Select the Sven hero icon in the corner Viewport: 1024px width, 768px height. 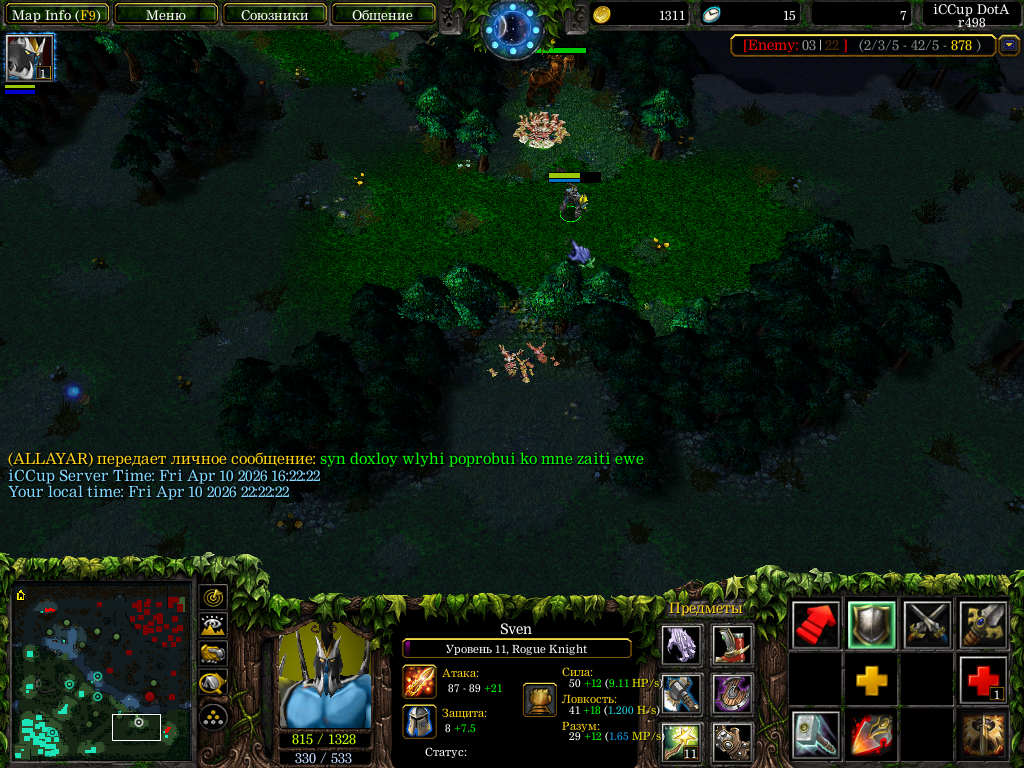[29, 57]
